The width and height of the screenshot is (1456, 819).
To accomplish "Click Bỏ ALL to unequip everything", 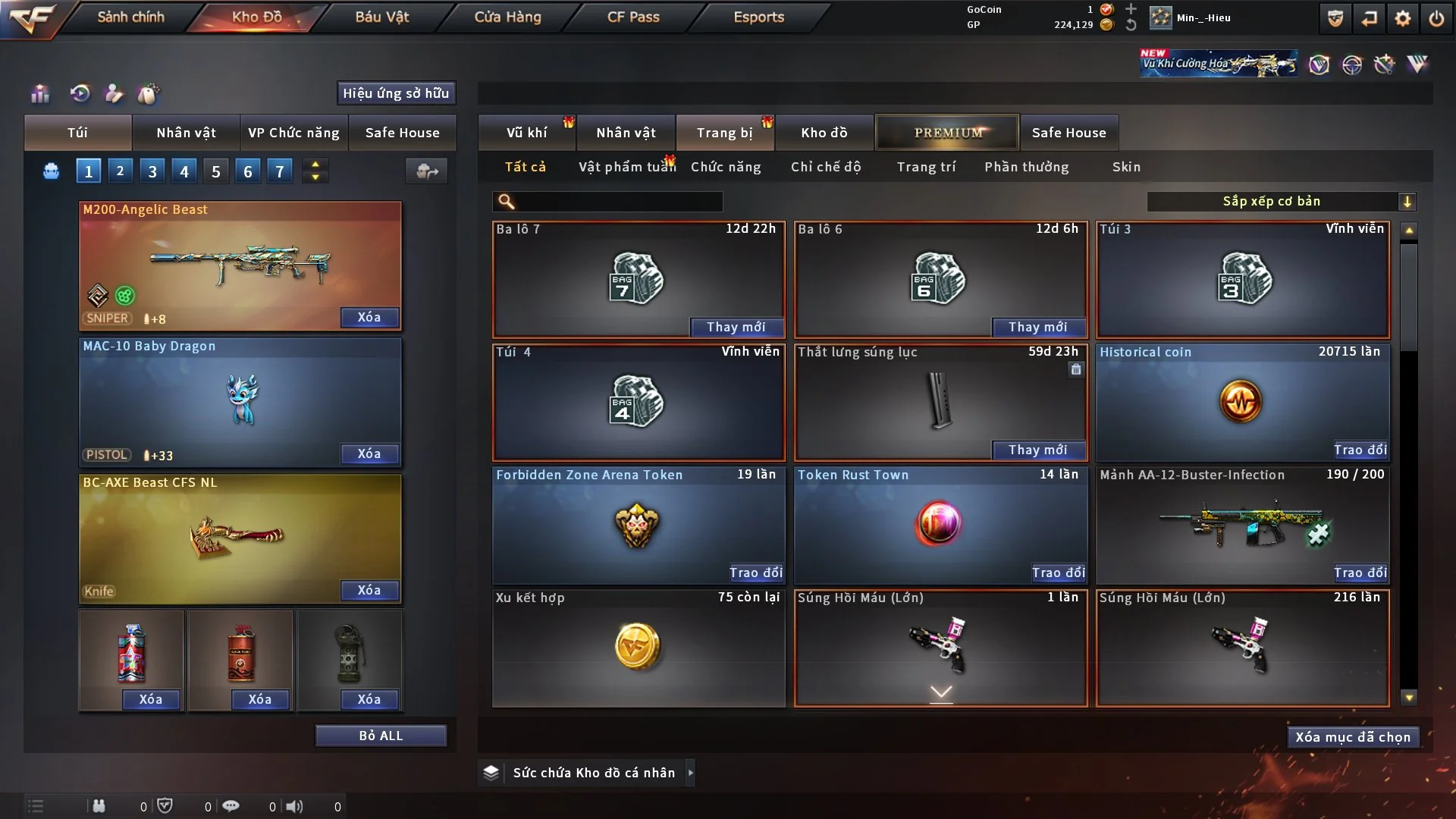I will [381, 736].
